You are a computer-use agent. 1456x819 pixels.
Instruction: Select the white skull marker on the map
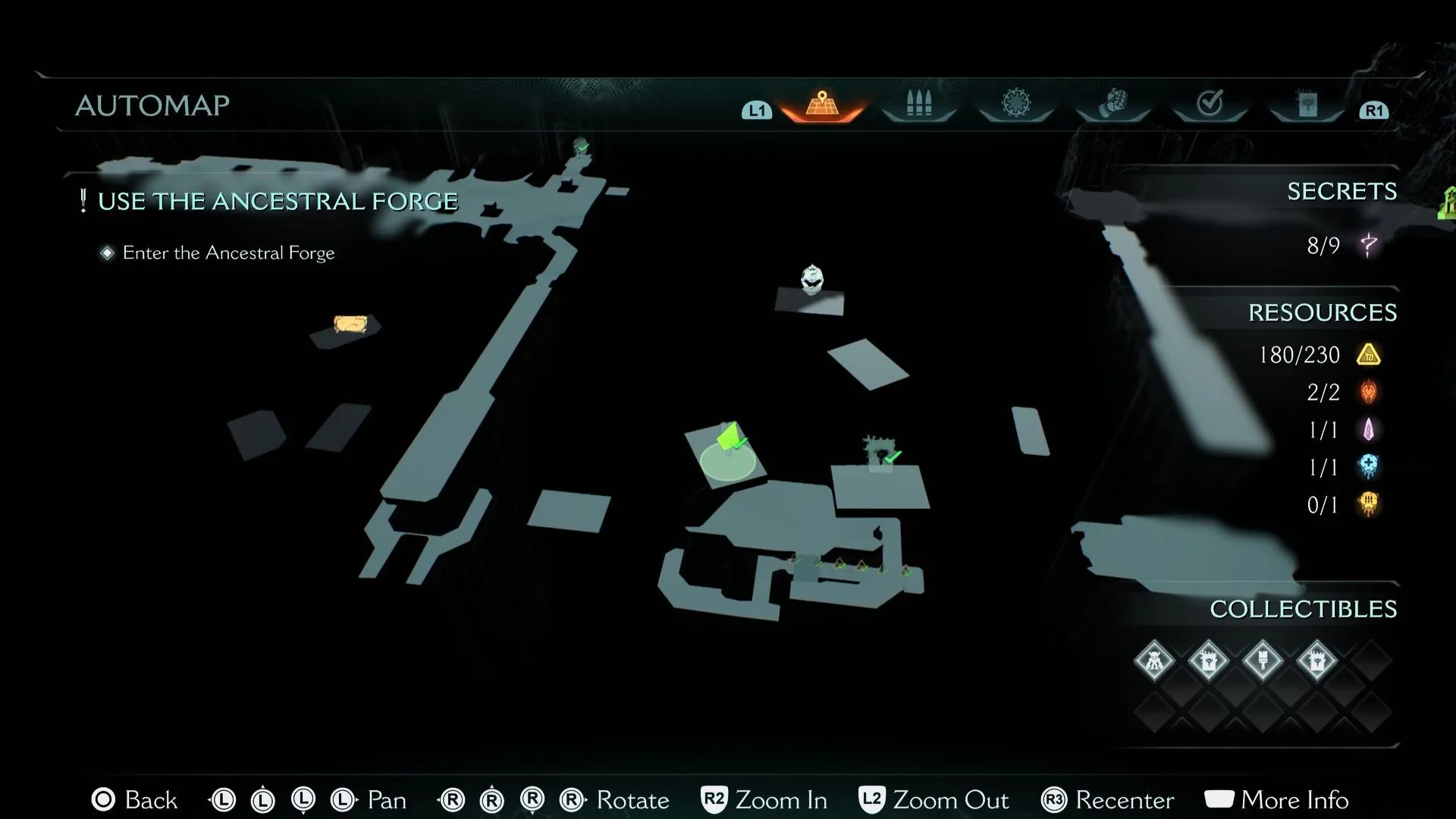tap(812, 279)
